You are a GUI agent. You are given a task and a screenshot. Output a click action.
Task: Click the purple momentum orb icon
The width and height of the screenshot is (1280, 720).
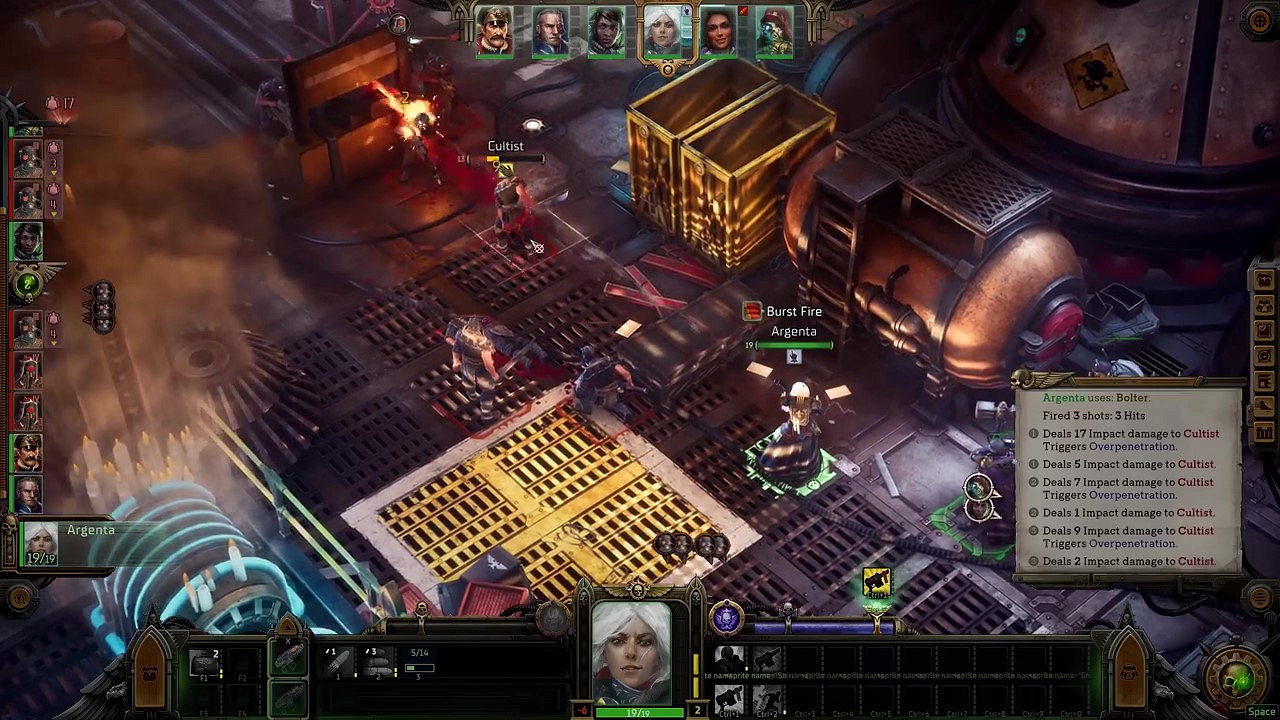point(727,619)
